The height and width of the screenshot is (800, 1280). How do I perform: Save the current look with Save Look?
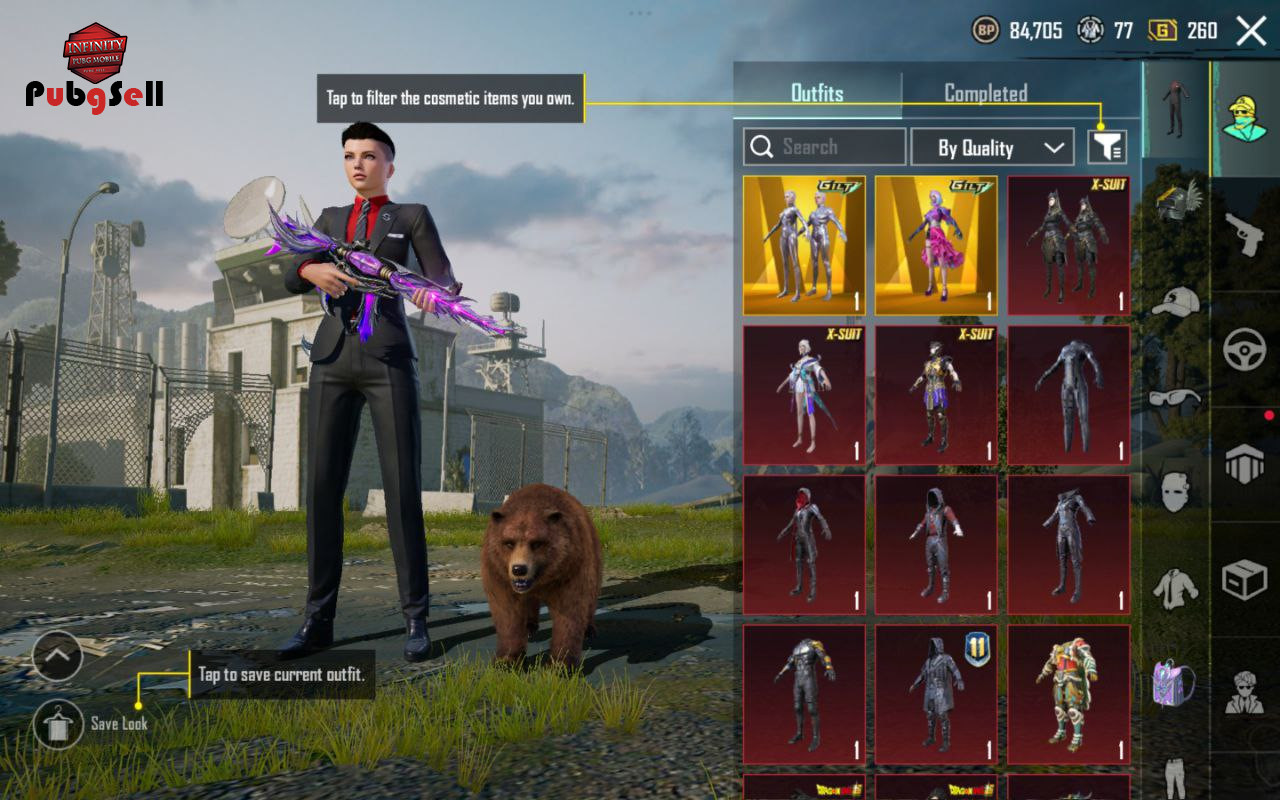click(x=59, y=723)
